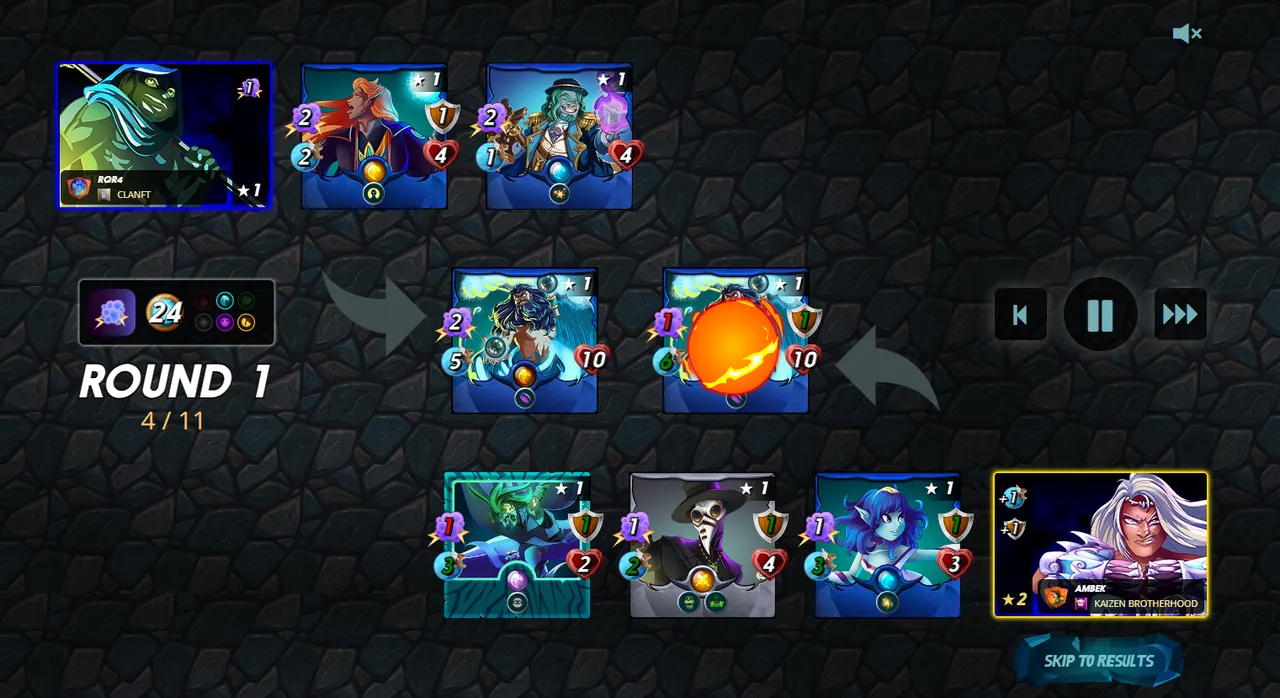1280x698 pixels.
Task: Inspect the red-haired mage card
Action: coord(374,136)
